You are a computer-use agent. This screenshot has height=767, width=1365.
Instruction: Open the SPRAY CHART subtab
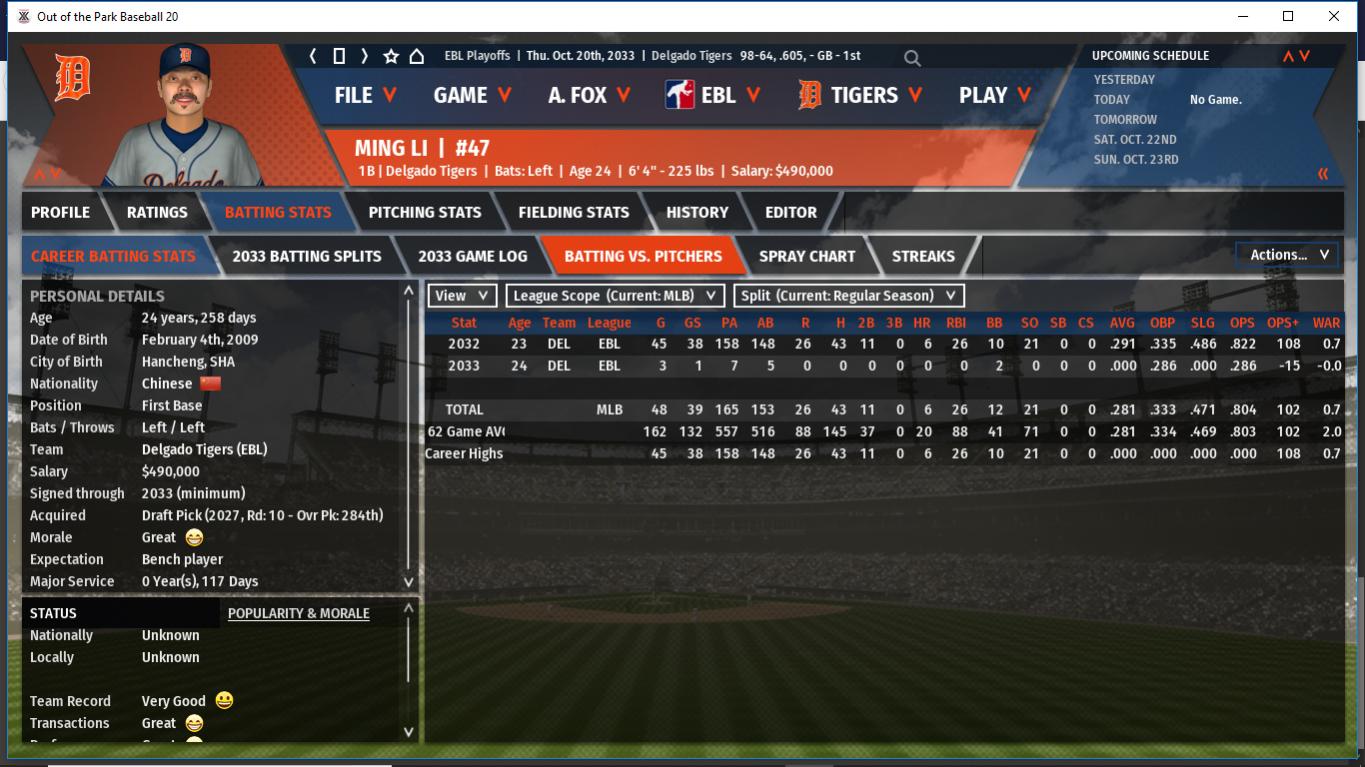tap(807, 256)
